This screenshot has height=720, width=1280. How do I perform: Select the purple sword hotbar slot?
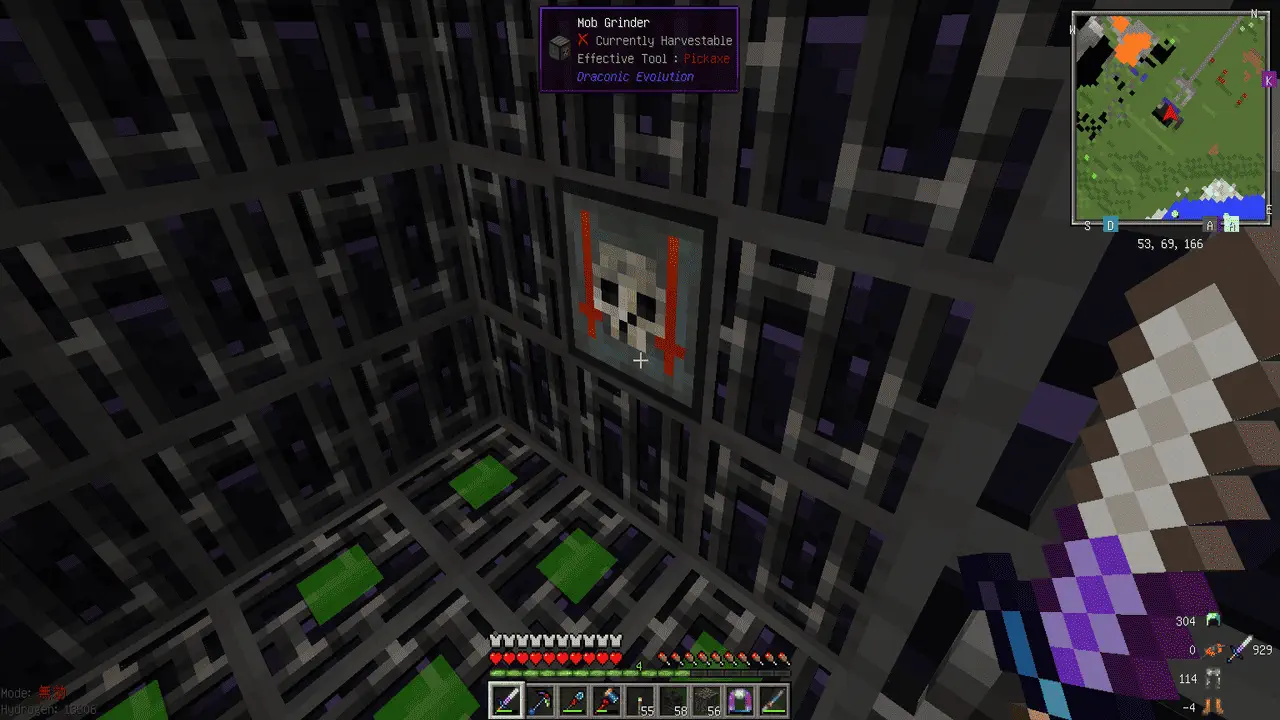505,701
